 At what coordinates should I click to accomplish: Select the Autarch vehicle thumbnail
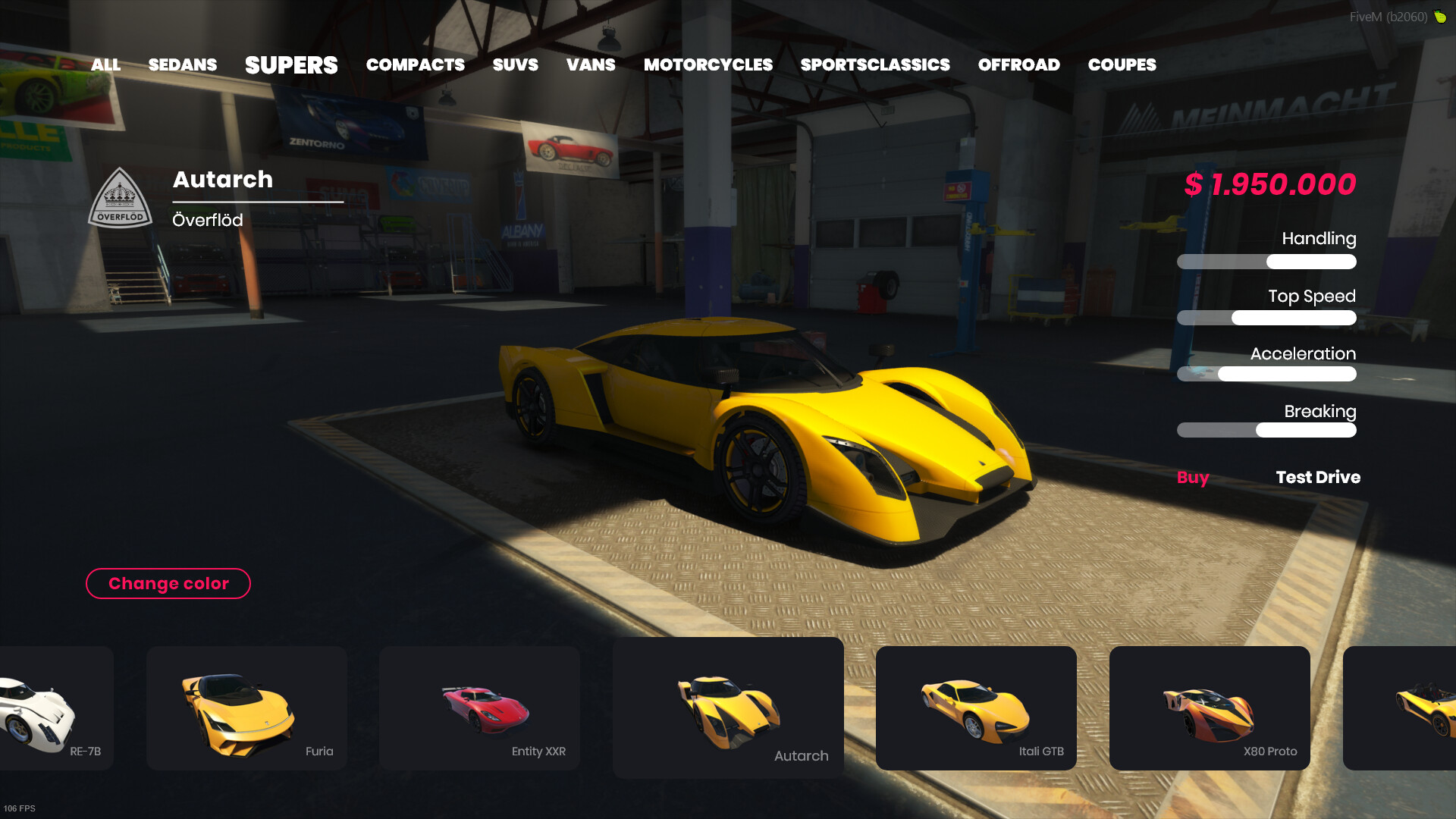[x=727, y=705]
